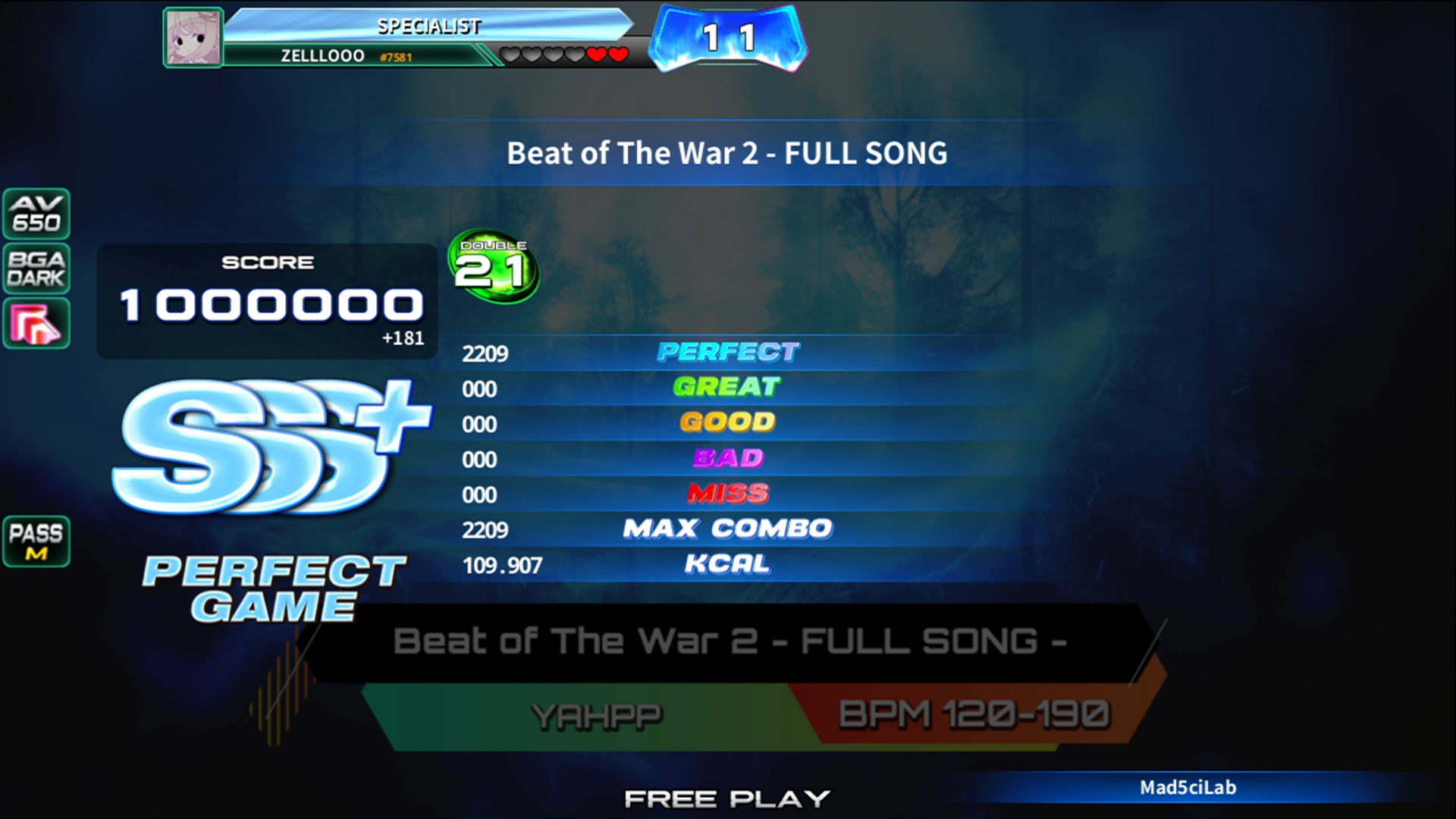Click the player avatar portrait
Screen dimensions: 1456x819
tap(193, 38)
